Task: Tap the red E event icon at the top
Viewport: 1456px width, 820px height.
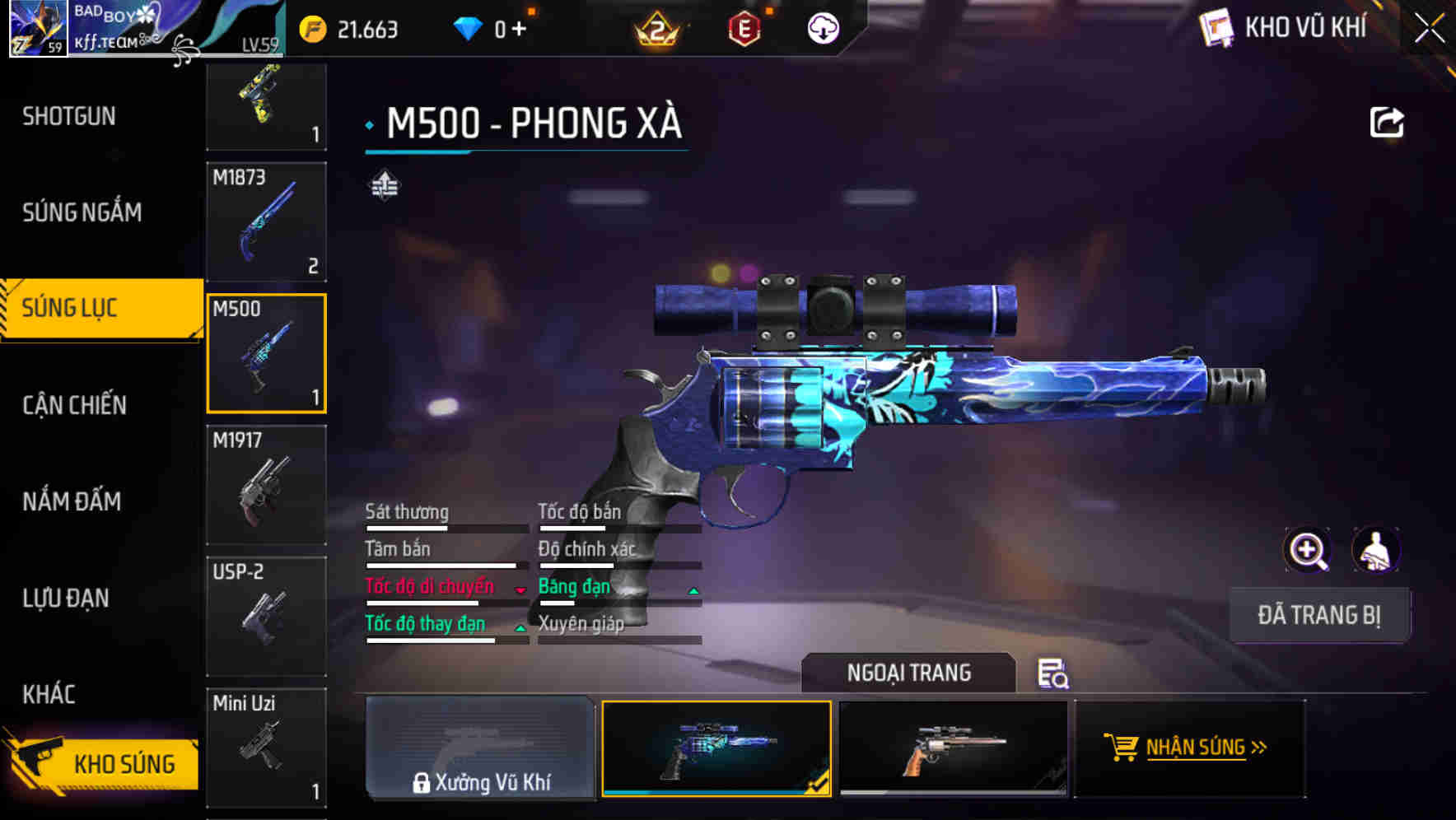Action: [744, 28]
